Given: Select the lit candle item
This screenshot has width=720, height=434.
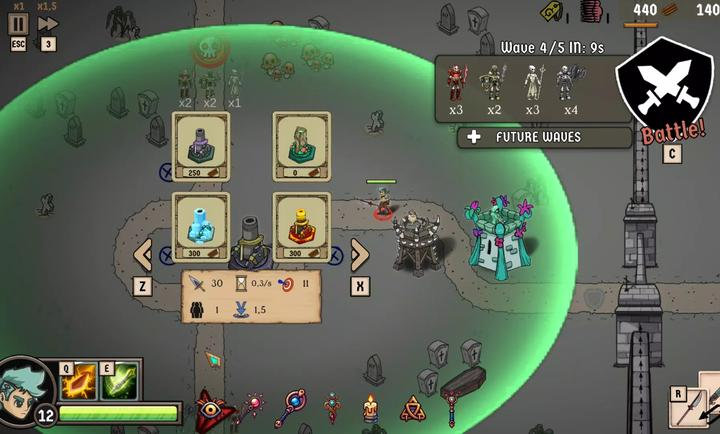Looking at the screenshot, I should pos(370,408).
